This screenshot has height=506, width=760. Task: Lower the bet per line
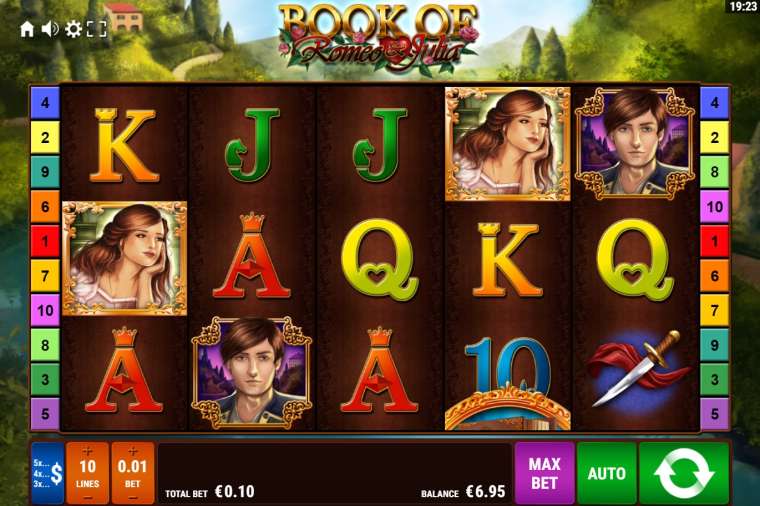point(133,495)
